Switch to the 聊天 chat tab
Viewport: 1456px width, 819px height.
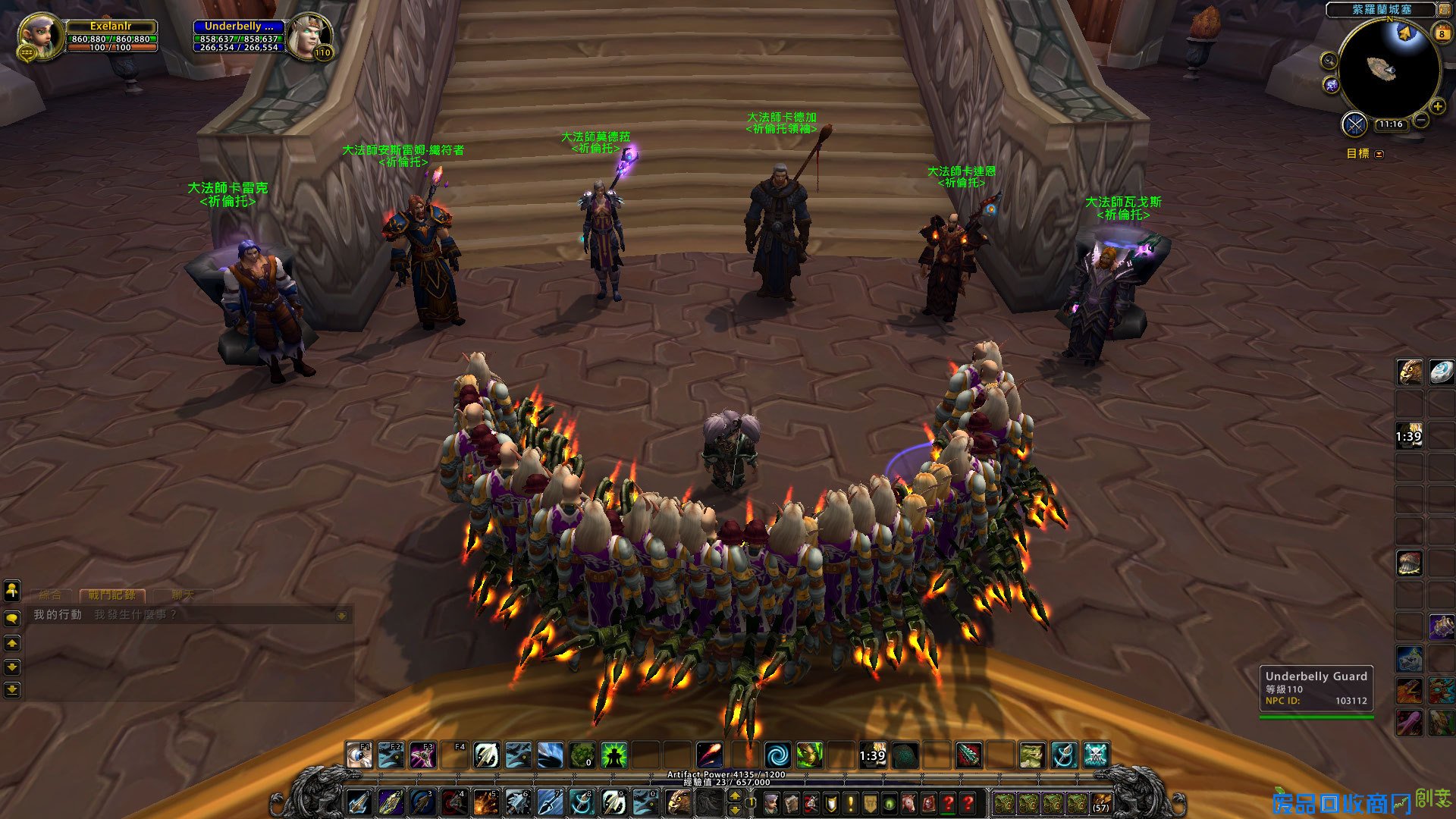[182, 595]
